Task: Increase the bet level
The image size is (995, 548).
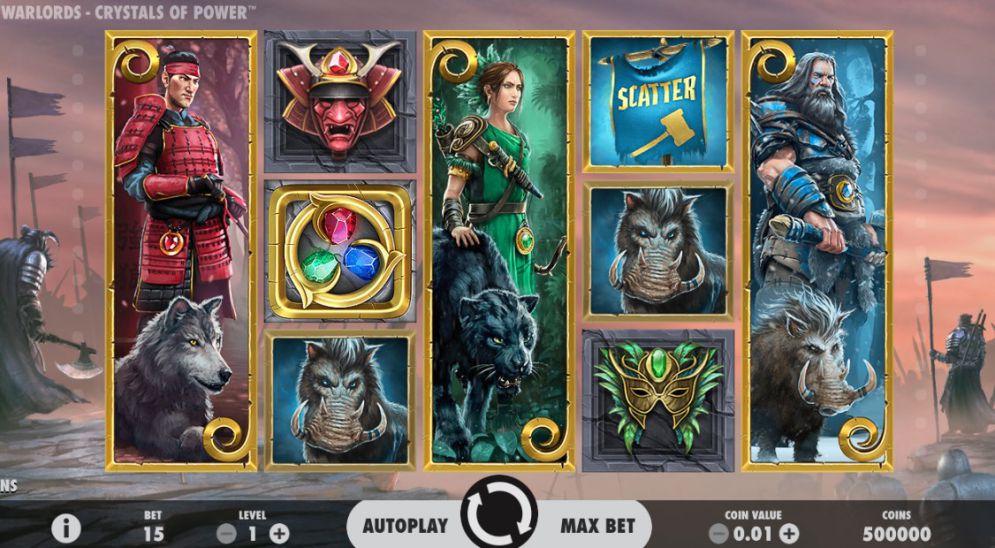Action: point(279,534)
